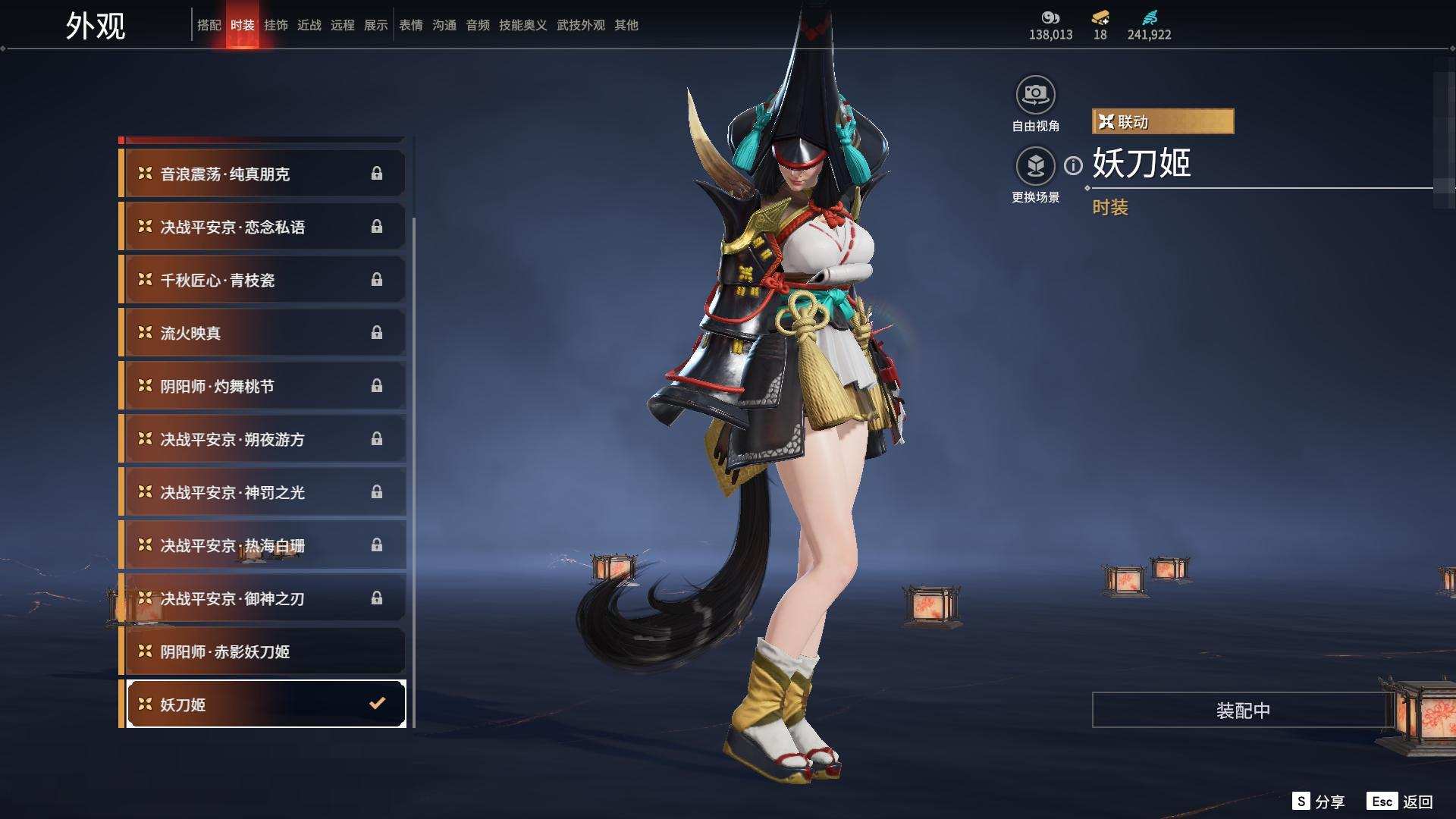Open the 技能奥义 tab

(x=522, y=25)
